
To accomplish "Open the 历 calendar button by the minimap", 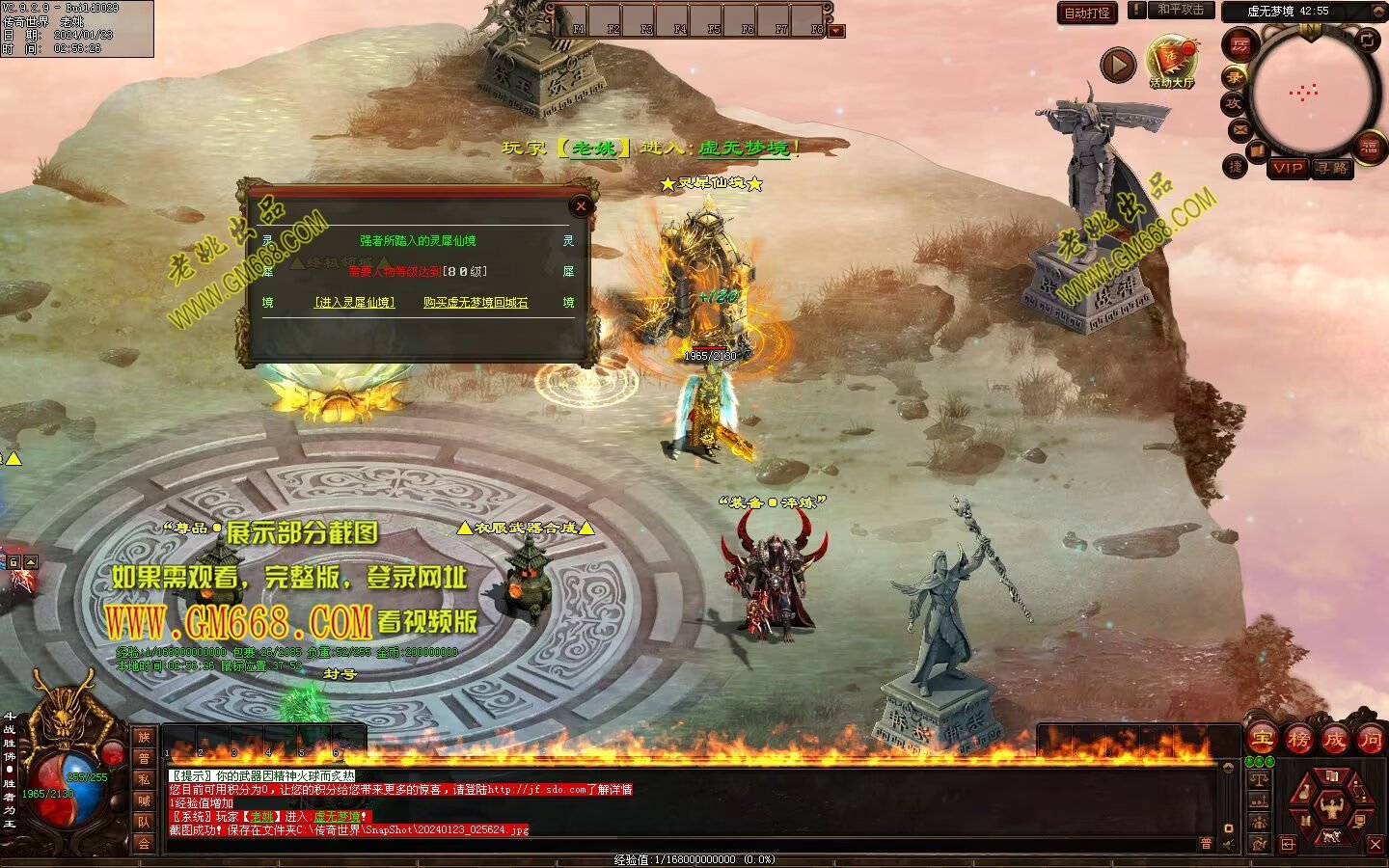I will [1240, 45].
